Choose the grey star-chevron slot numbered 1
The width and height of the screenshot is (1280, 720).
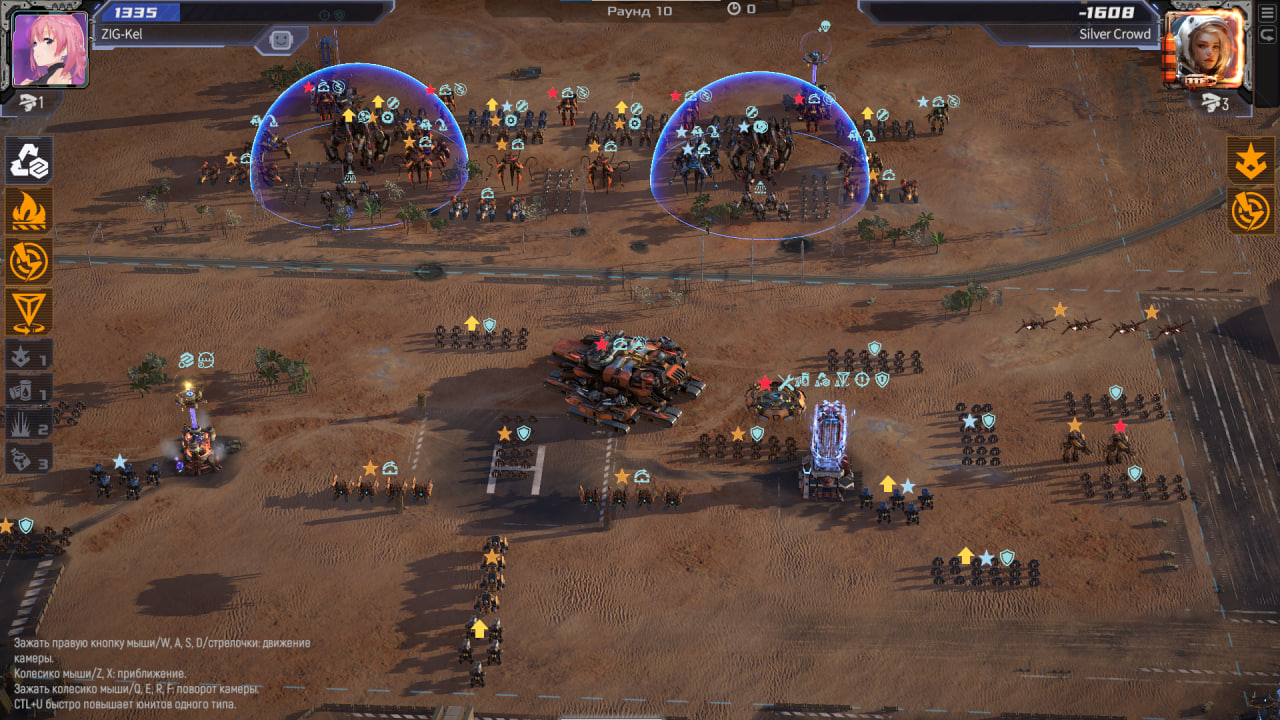[28, 354]
